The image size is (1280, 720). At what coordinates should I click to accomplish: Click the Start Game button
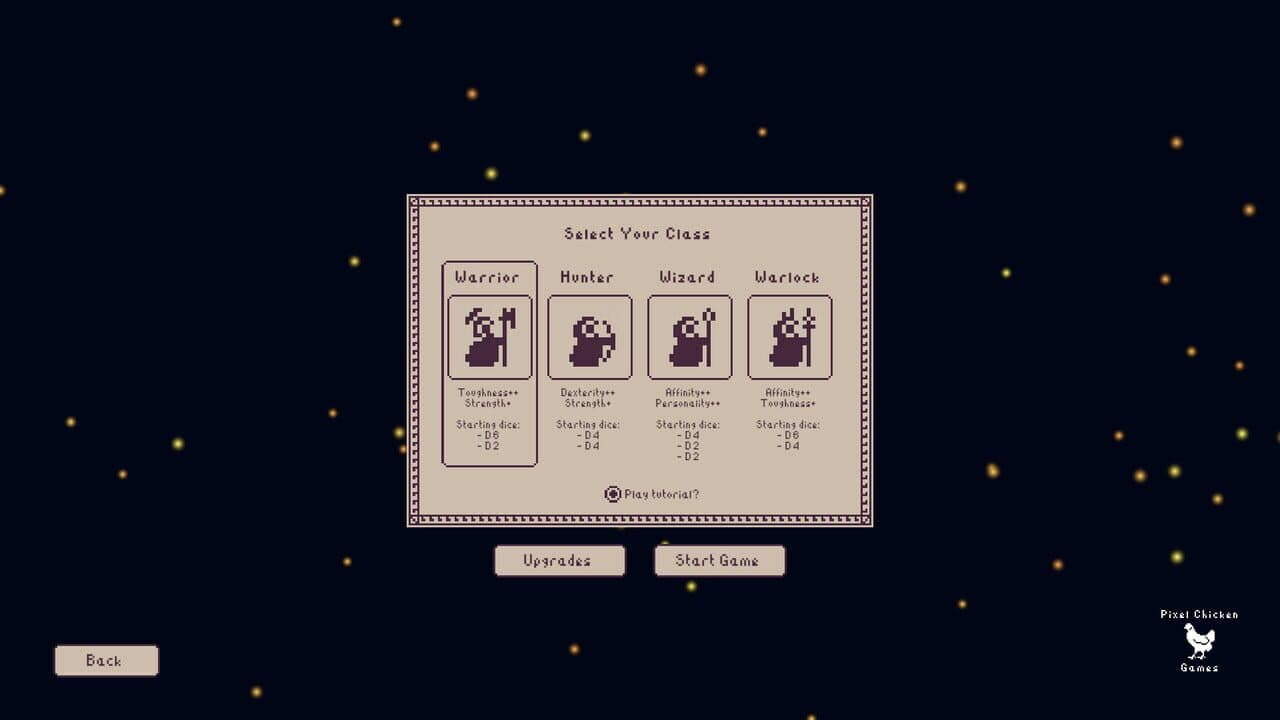719,560
